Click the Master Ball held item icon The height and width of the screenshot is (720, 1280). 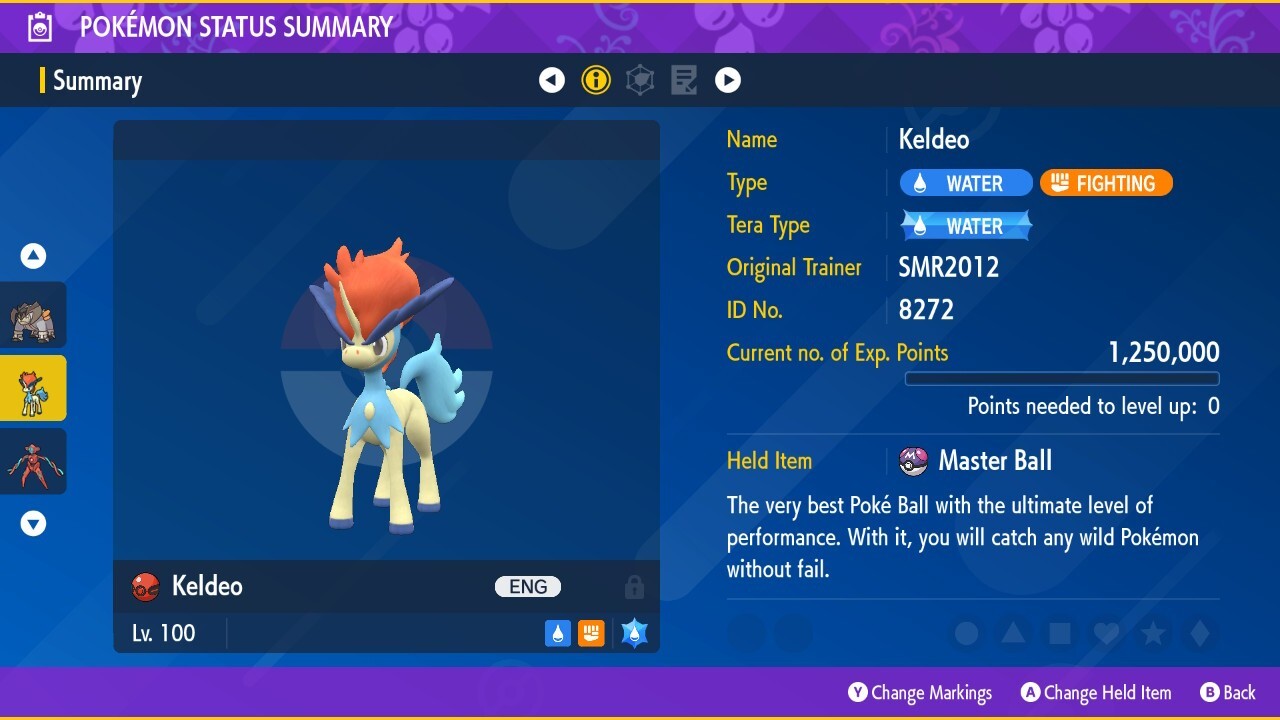(913, 460)
